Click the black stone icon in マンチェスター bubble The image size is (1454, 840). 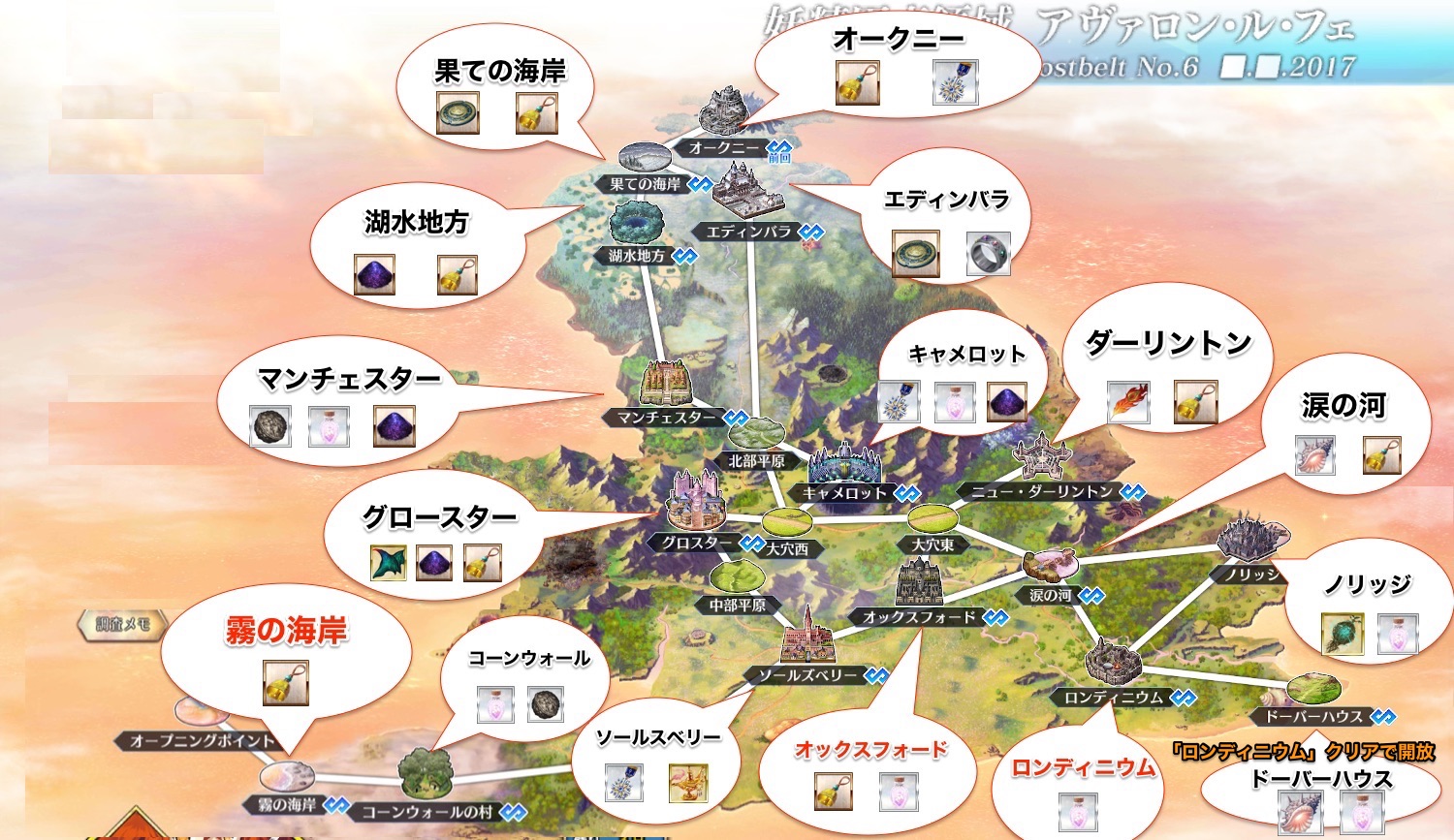tap(269, 427)
